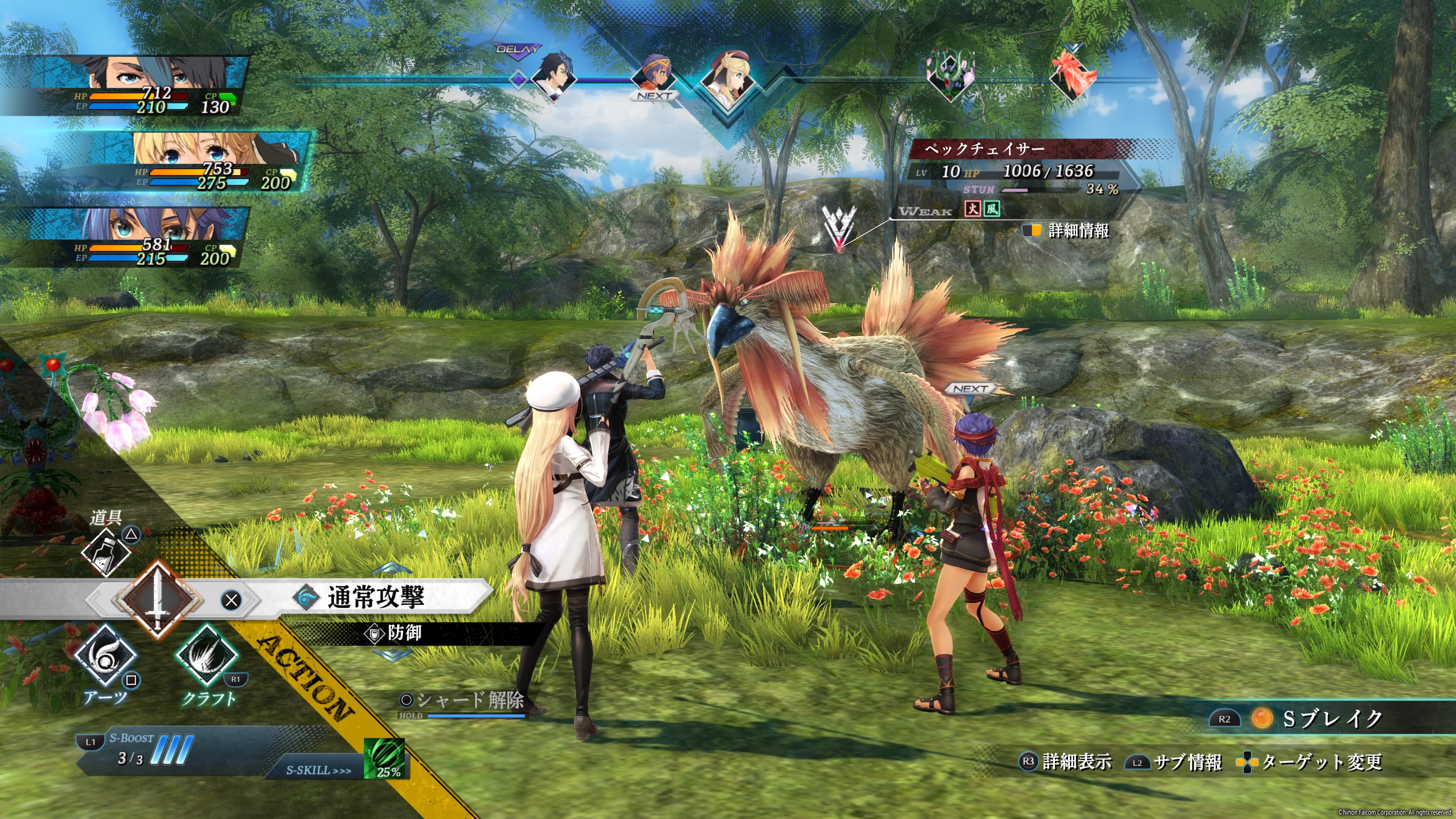The height and width of the screenshot is (819, 1456).
Task: Show 詳細情報 enemy details
Action: tap(1077, 231)
